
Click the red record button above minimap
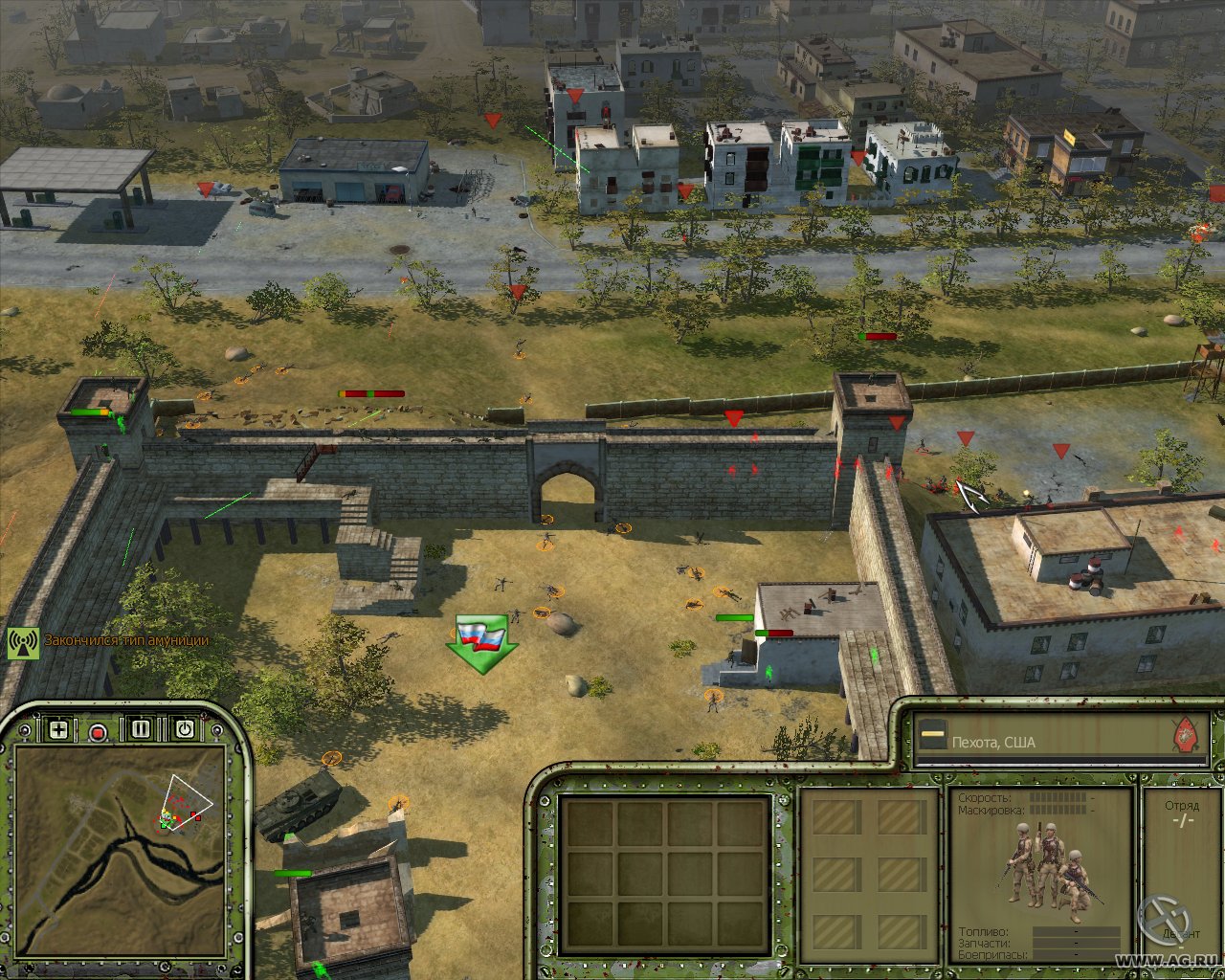[x=98, y=732]
